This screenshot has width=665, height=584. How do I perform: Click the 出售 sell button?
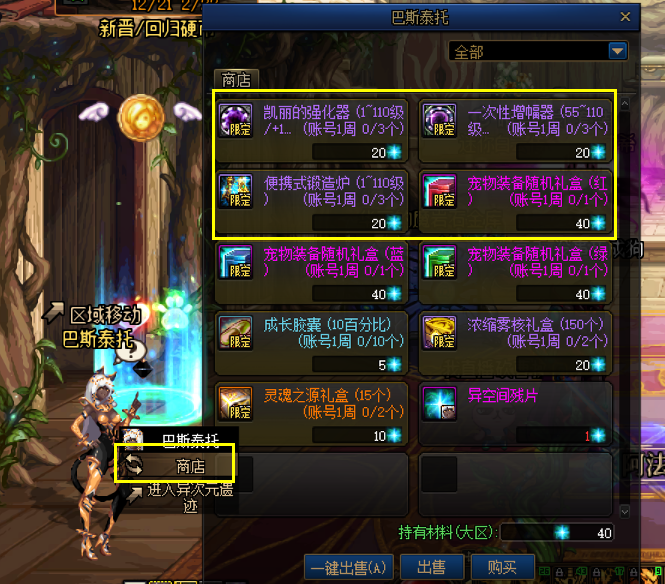coord(431,567)
